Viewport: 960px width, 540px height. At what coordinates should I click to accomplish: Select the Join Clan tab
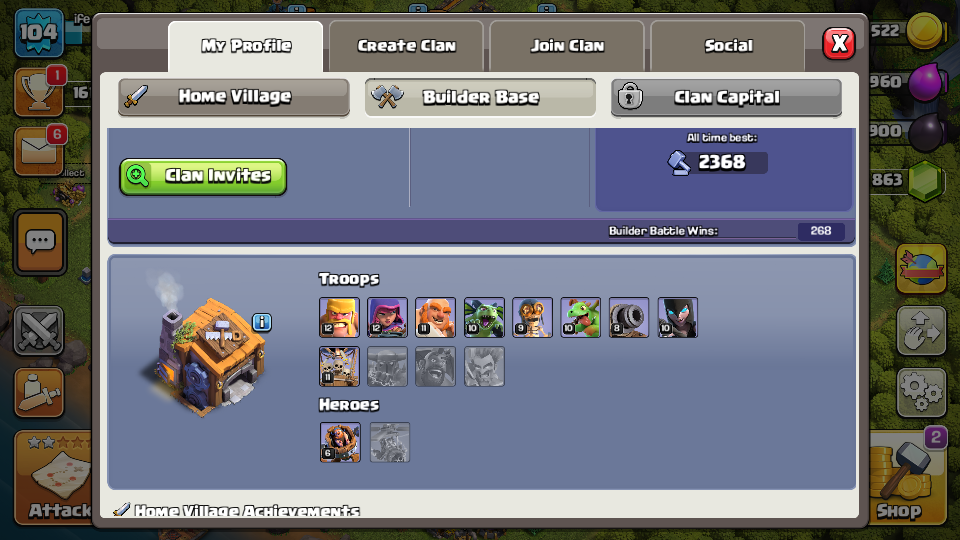(567, 46)
